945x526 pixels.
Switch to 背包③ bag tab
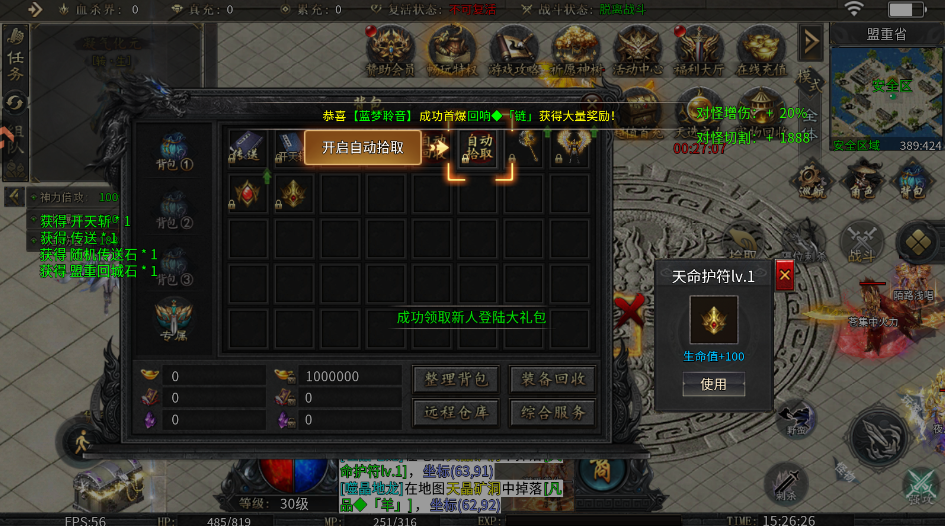click(x=174, y=266)
